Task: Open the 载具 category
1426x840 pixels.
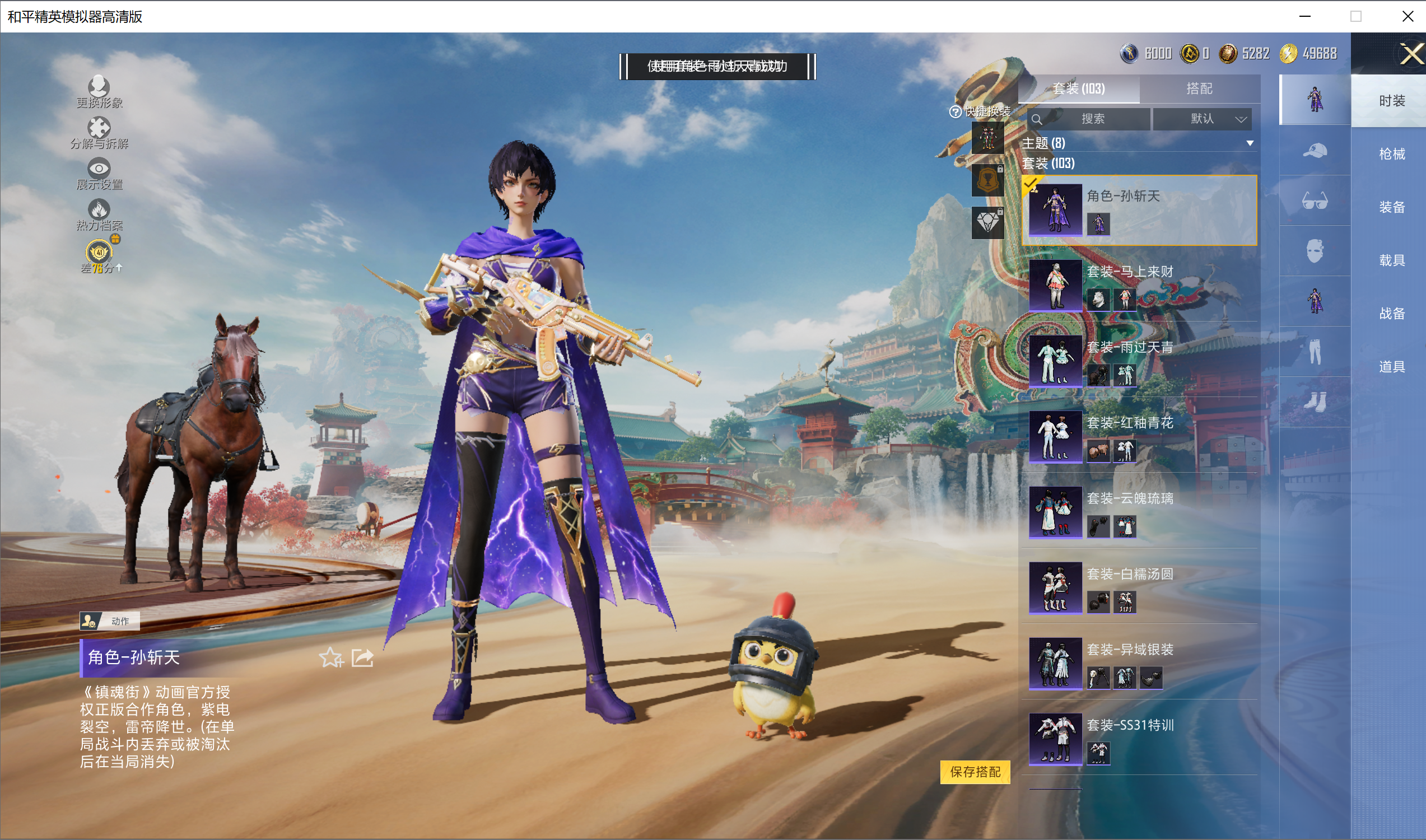Action: point(1391,260)
